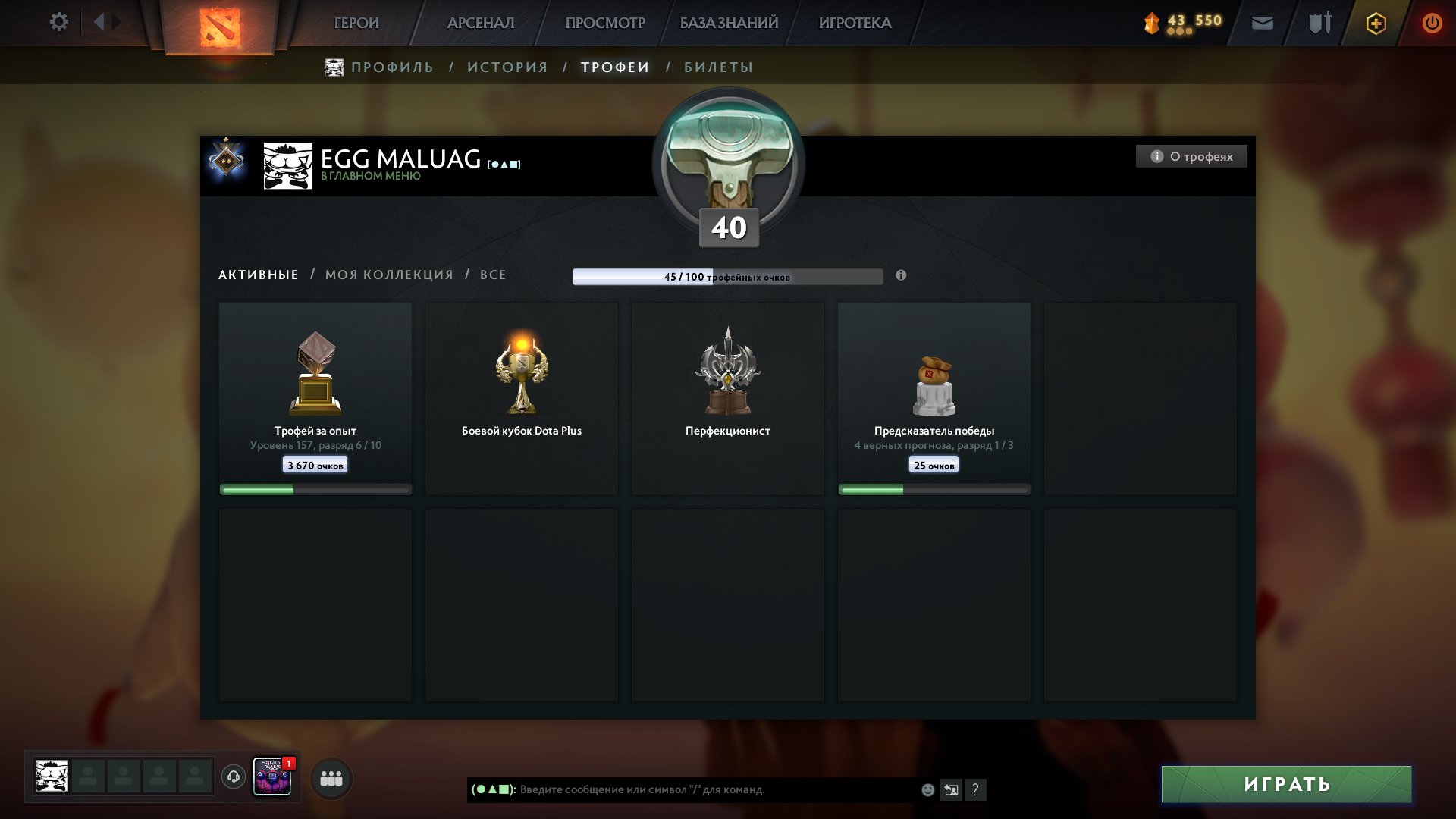
Task: Open the АРСЕНАЛ armory menu
Action: 481,24
